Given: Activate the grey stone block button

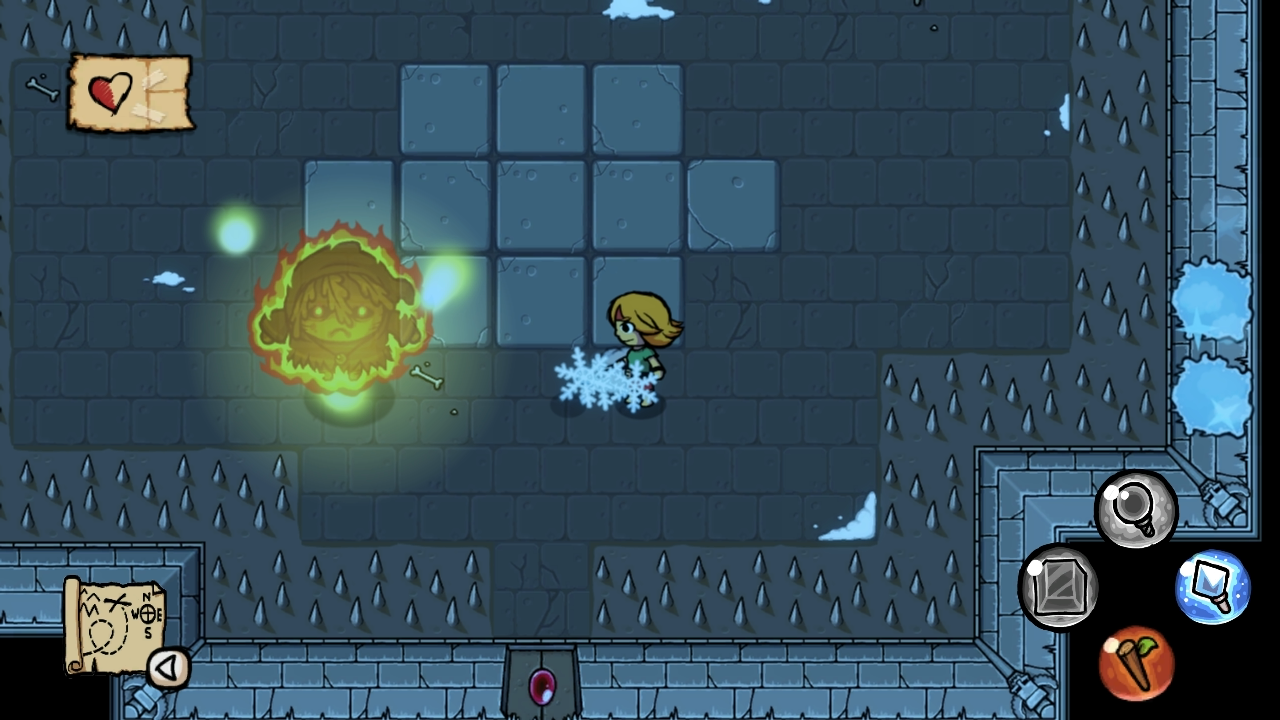Looking at the screenshot, I should pos(1058,587).
